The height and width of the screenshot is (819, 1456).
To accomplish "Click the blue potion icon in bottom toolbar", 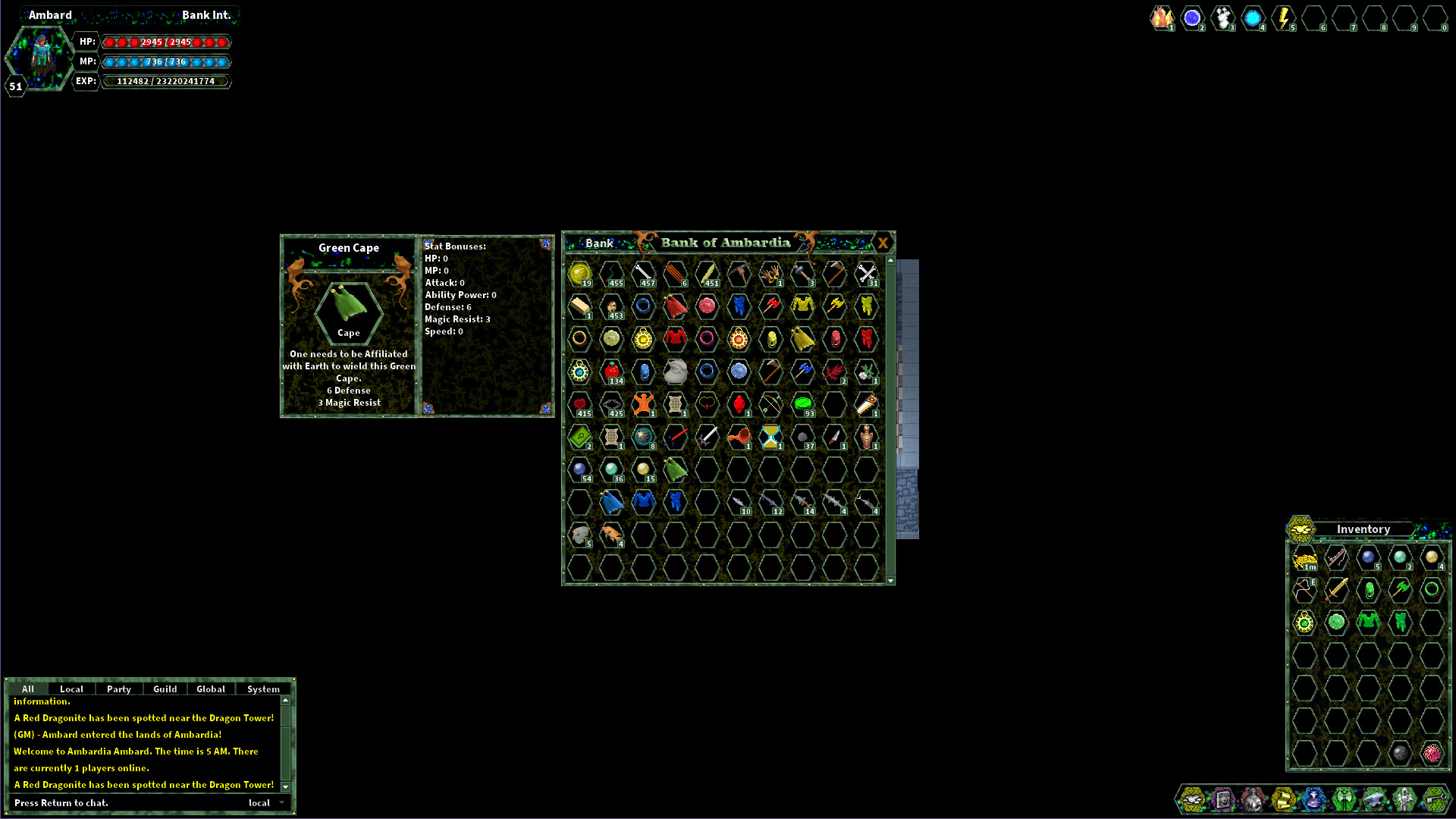I will coord(1314,799).
